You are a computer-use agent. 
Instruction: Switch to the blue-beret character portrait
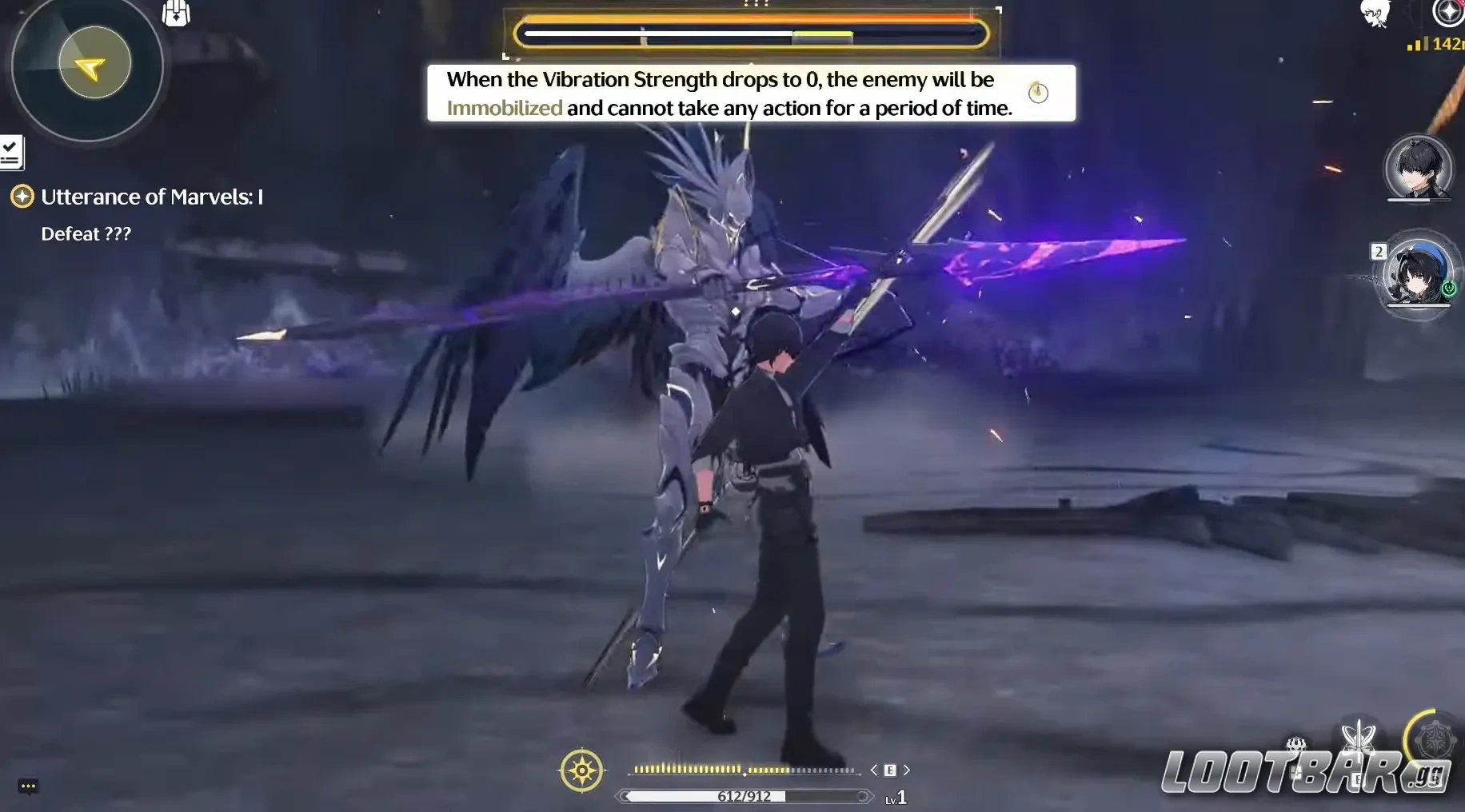pyautogui.click(x=1416, y=274)
